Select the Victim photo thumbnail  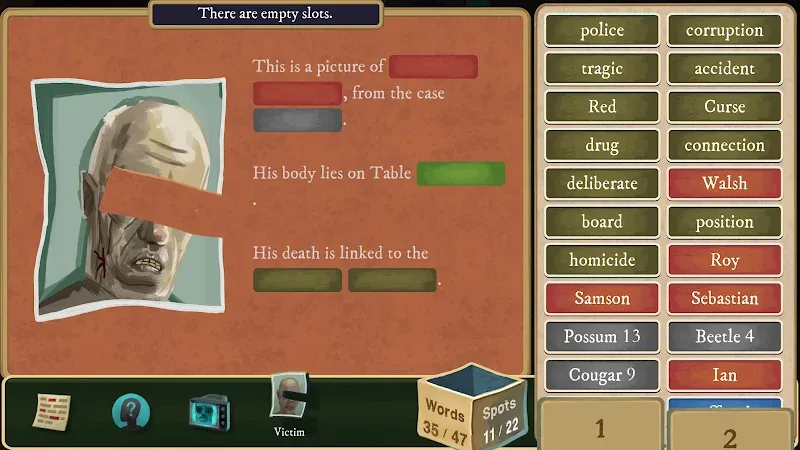pos(288,400)
